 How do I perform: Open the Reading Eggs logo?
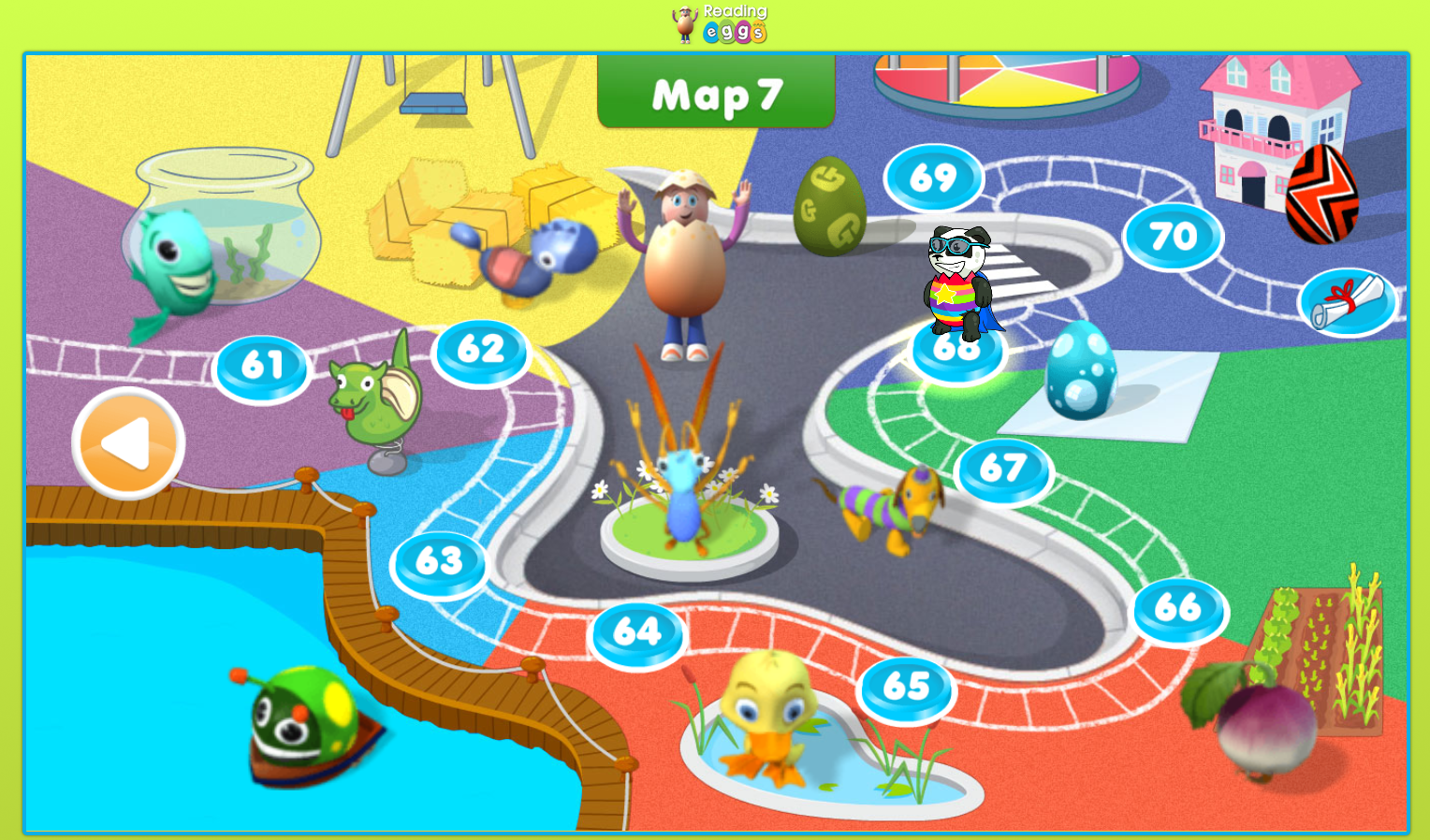[x=716, y=25]
